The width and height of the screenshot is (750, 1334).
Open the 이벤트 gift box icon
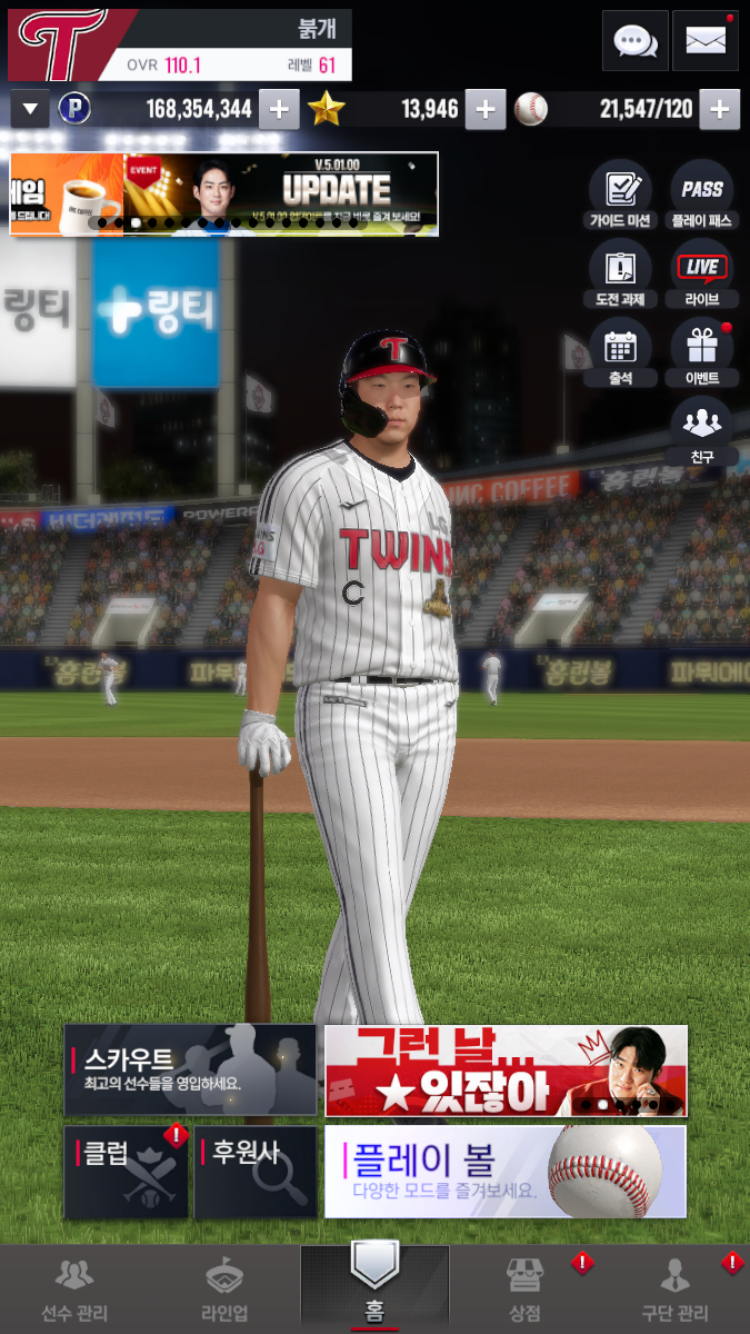(702, 353)
